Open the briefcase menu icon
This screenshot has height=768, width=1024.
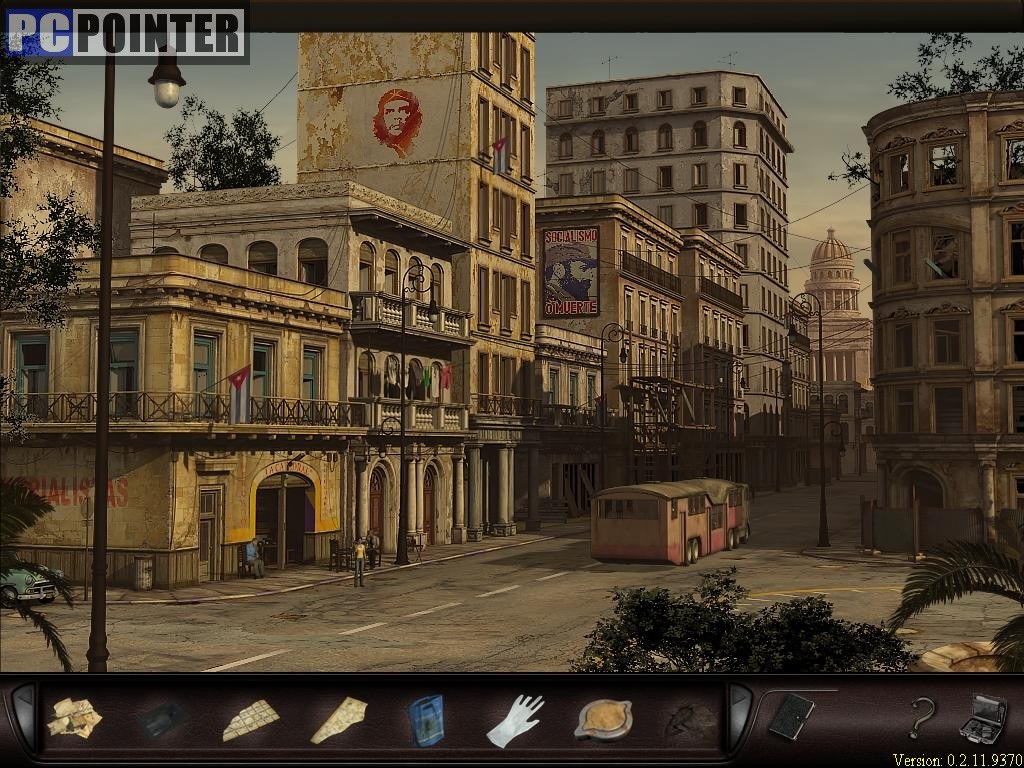tap(983, 718)
